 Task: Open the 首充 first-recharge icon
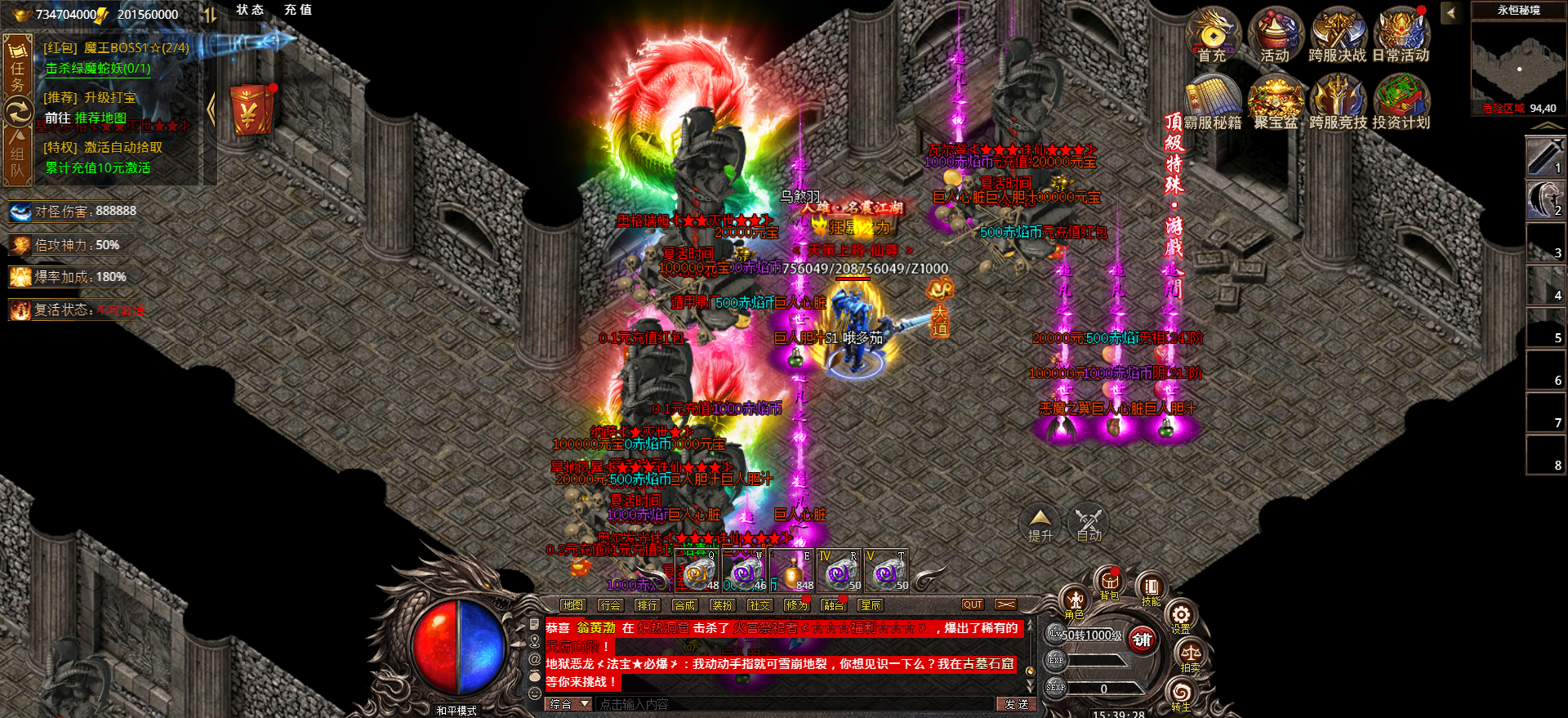1213,34
